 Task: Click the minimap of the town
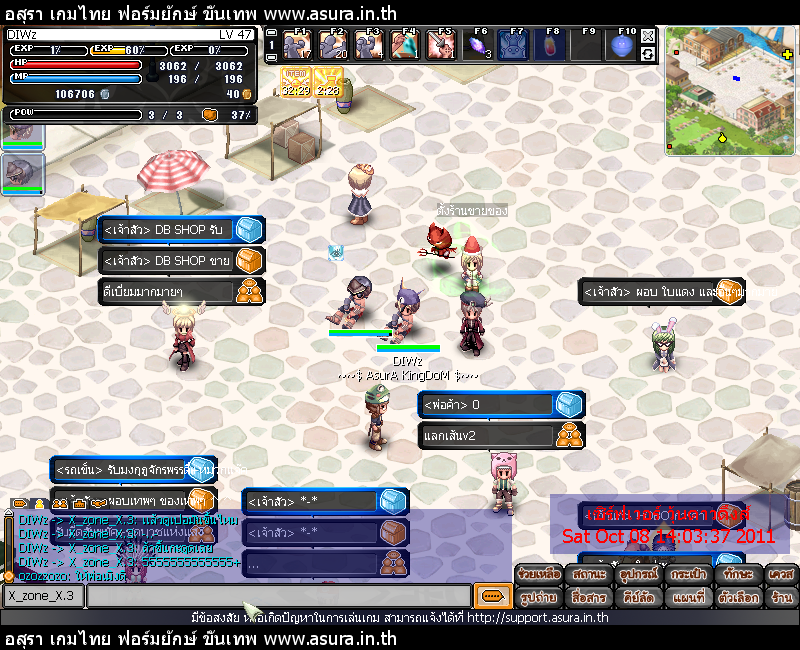coord(730,92)
